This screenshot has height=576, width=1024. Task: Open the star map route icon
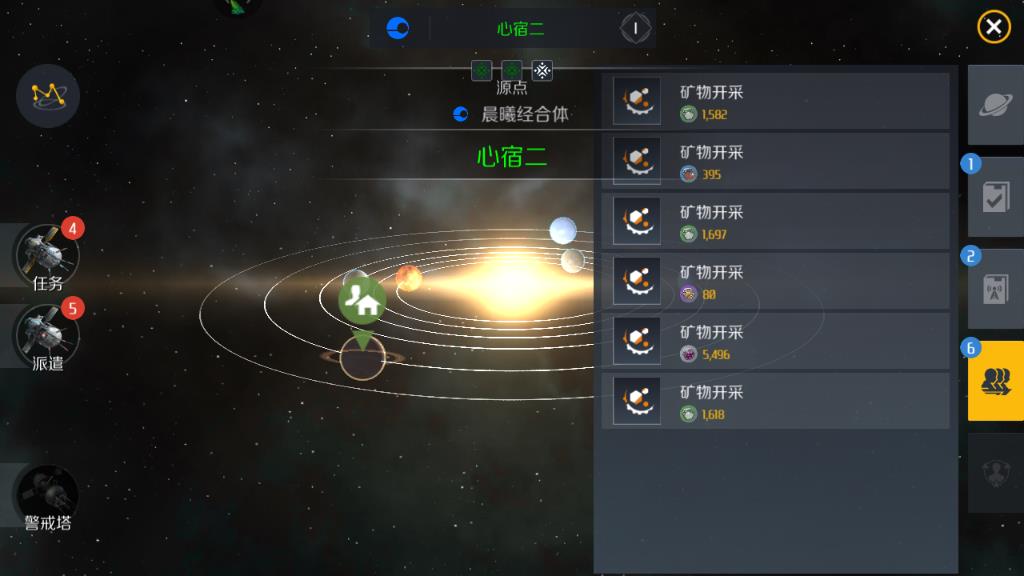pyautogui.click(x=47, y=95)
